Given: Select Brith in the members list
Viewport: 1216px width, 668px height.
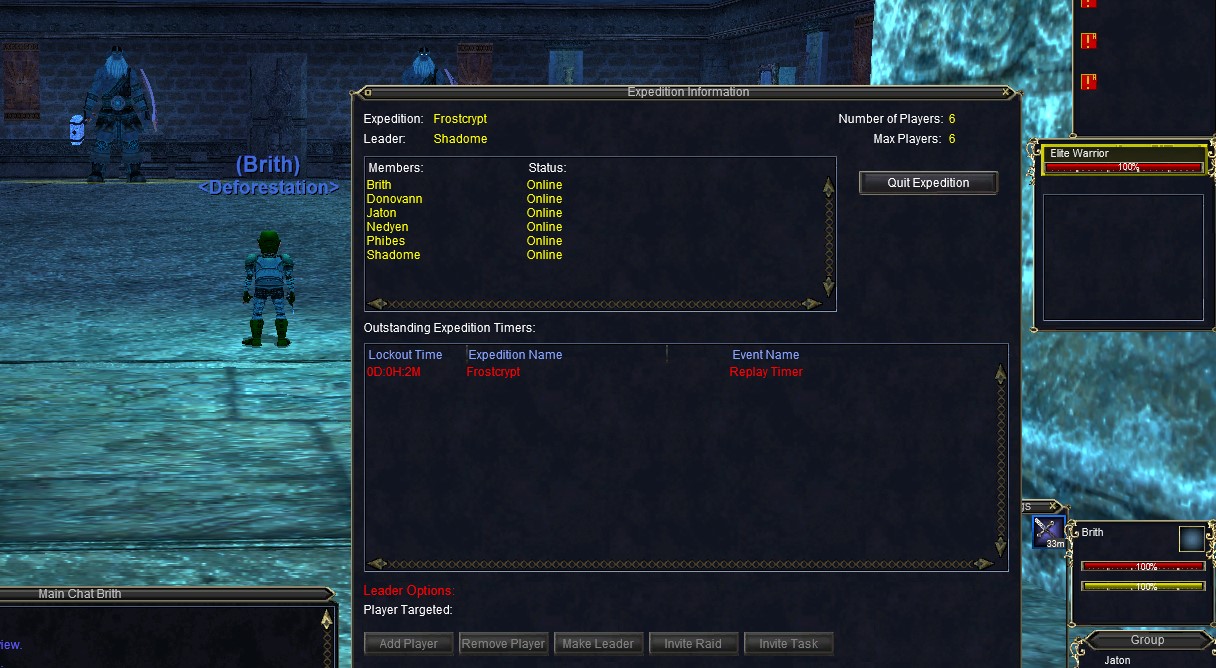Looking at the screenshot, I should (x=379, y=185).
